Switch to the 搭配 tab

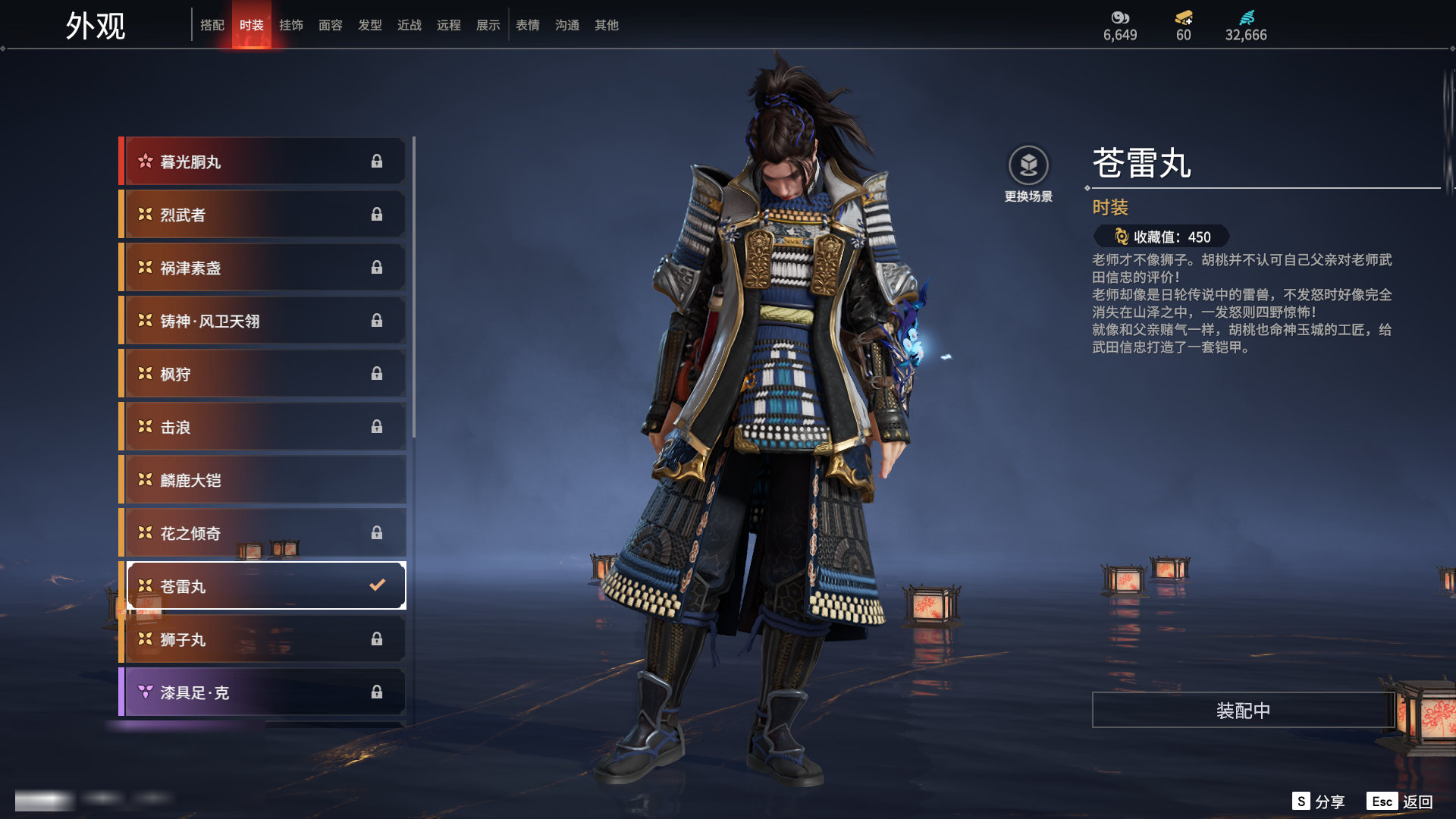point(212,25)
